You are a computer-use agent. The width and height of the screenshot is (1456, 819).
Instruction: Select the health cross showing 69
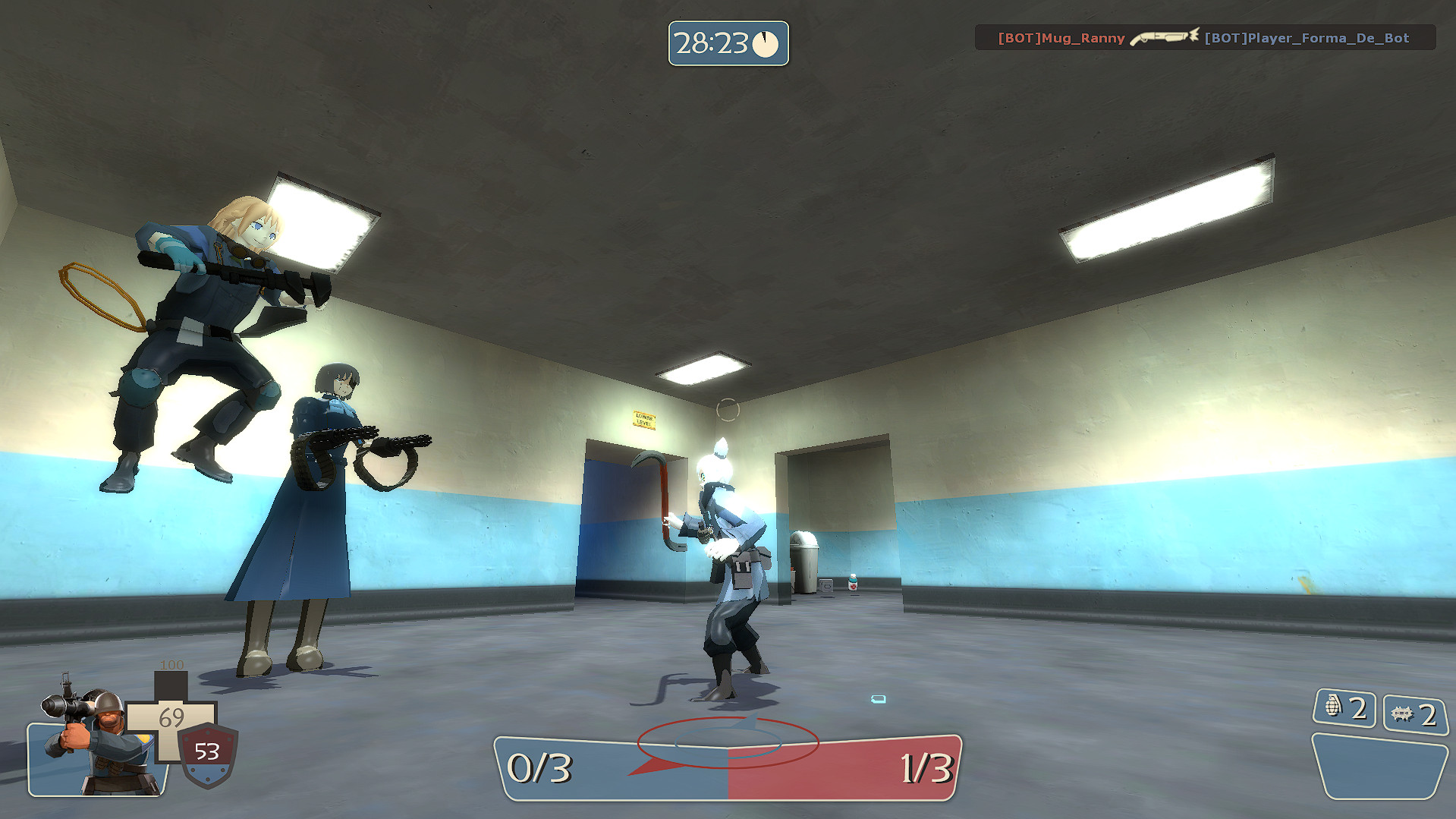173,717
